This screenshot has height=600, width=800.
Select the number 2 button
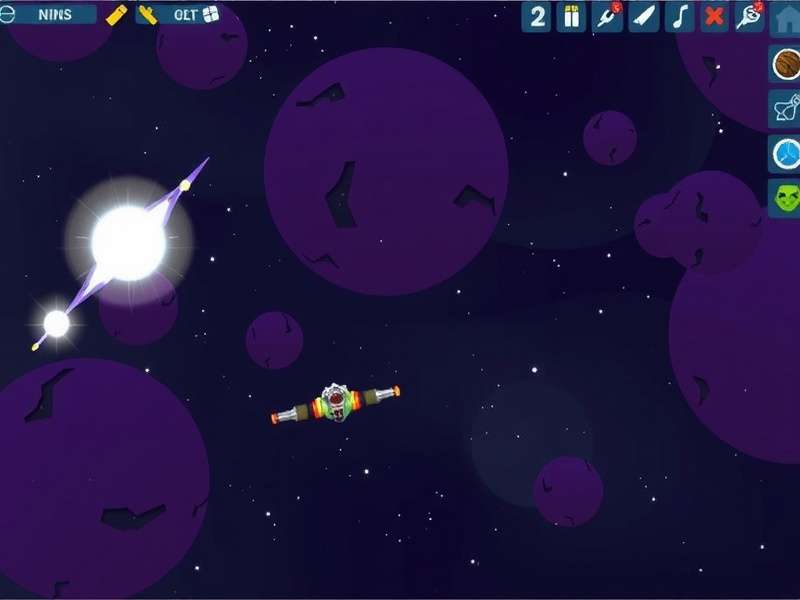coord(537,16)
